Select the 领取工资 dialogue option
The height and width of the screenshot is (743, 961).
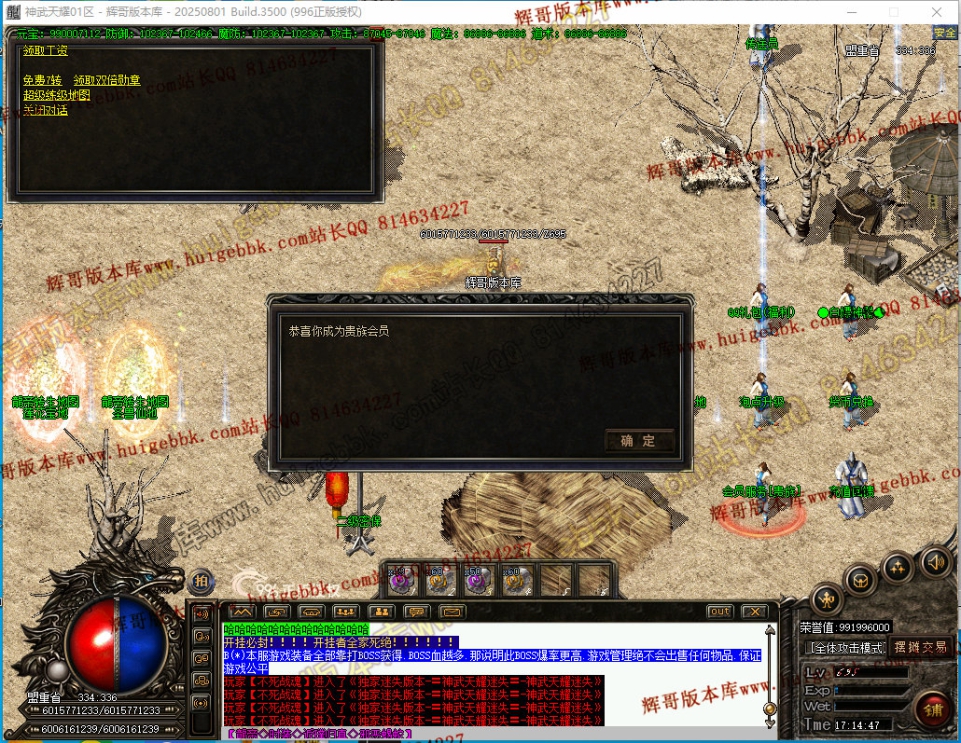45,51
